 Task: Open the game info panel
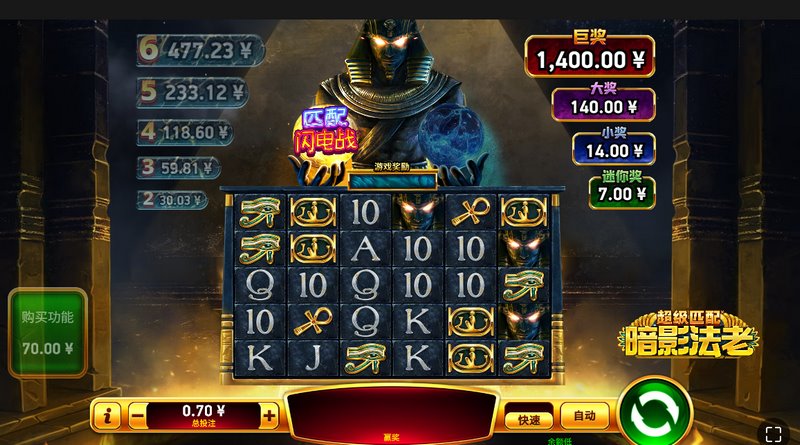(x=107, y=414)
